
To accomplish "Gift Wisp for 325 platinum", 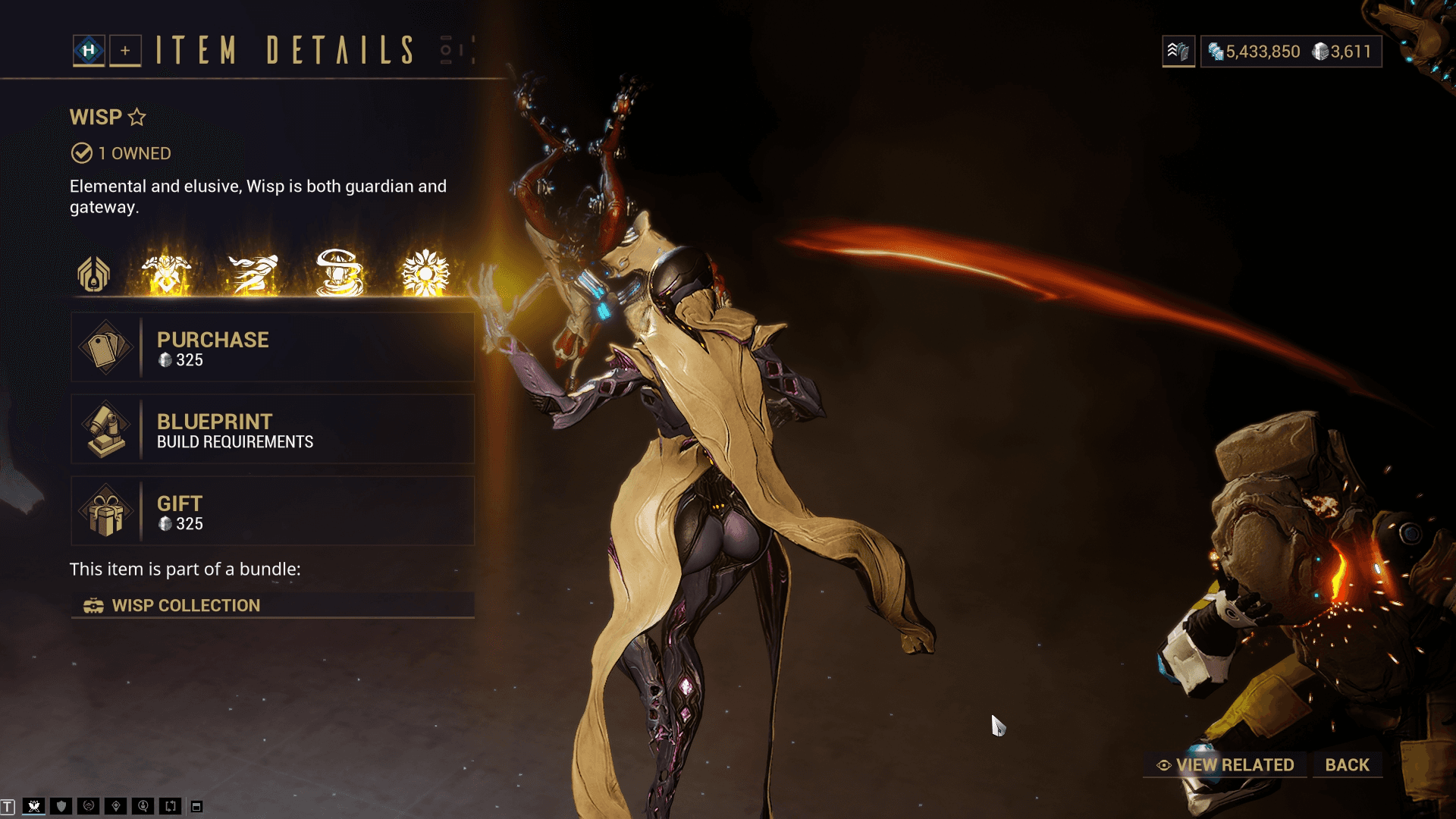I will click(272, 512).
